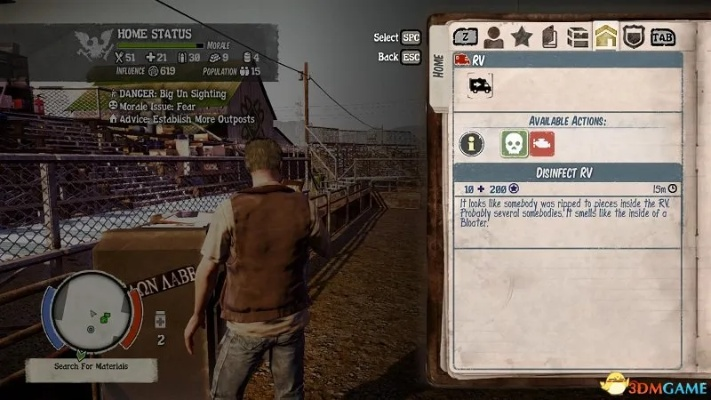Click the circular minimap
This screenshot has width=711, height=400.
coord(91,315)
